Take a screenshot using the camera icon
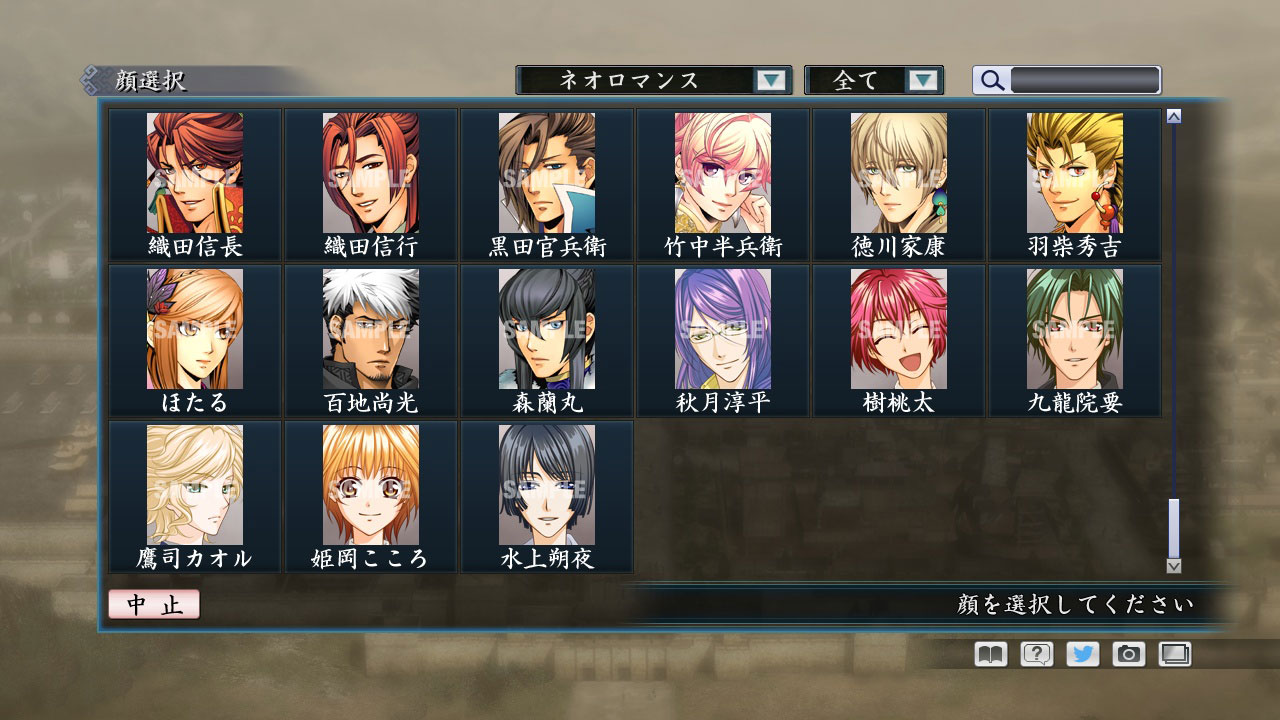Image resolution: width=1280 pixels, height=720 pixels. point(1126,654)
